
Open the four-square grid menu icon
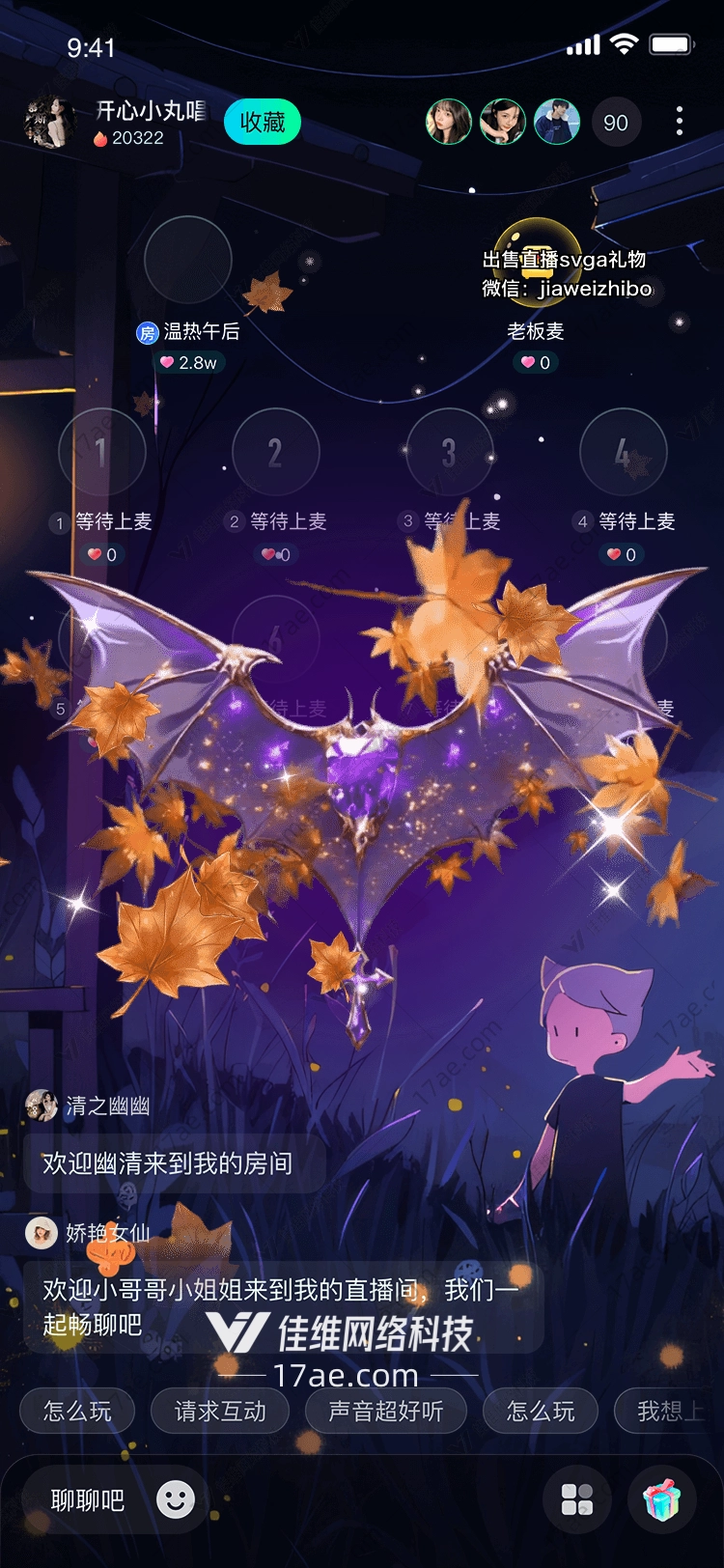coord(577,1499)
